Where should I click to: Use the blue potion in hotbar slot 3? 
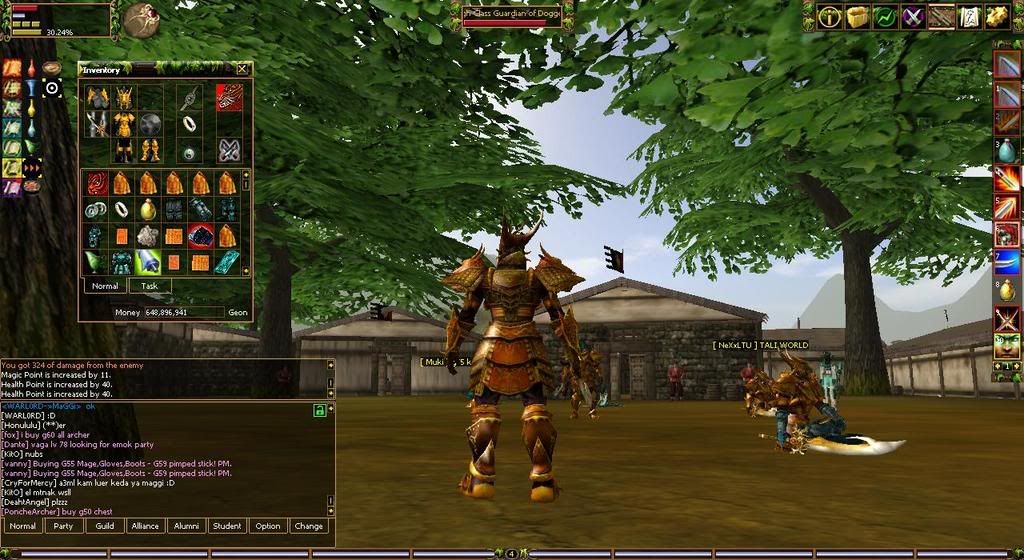pos(1006,150)
